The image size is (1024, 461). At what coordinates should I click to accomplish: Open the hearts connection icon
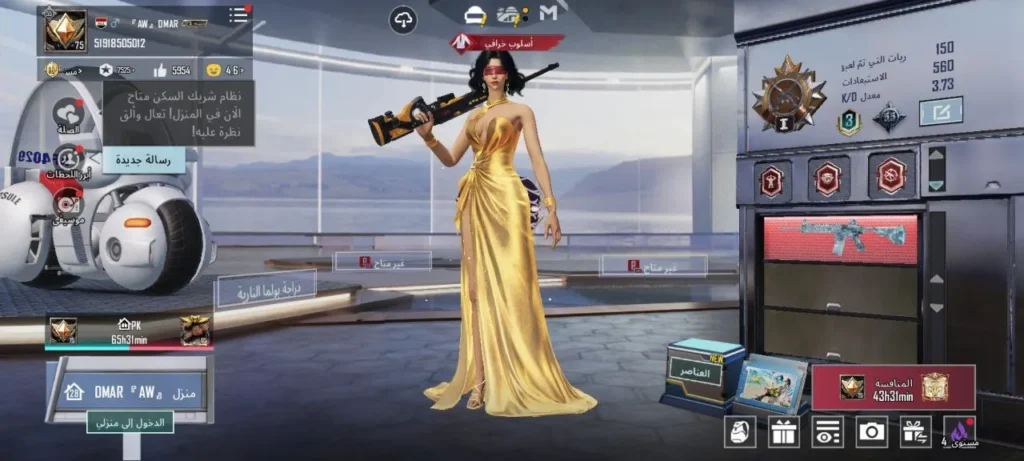tap(68, 115)
